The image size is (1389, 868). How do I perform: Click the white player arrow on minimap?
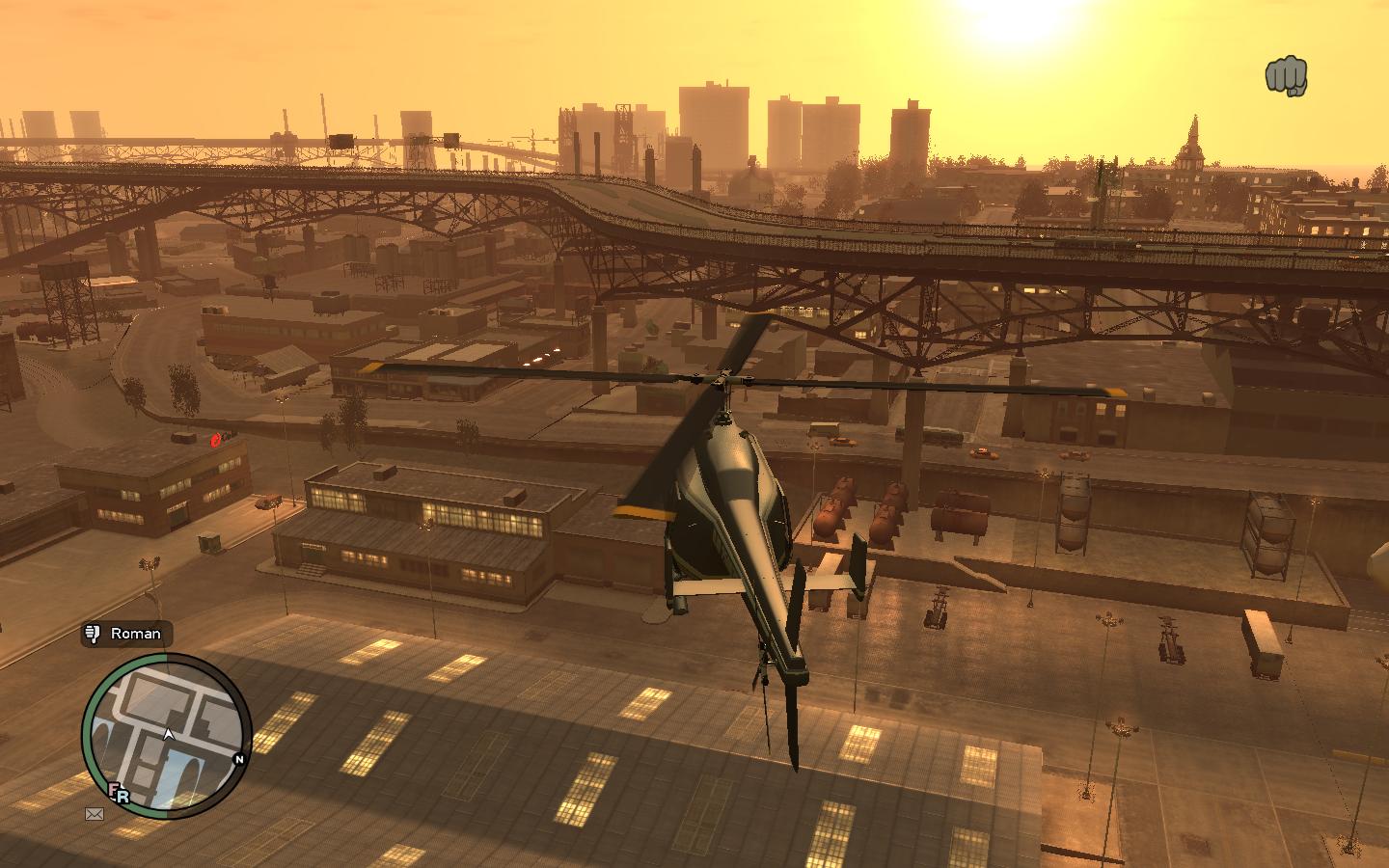169,734
